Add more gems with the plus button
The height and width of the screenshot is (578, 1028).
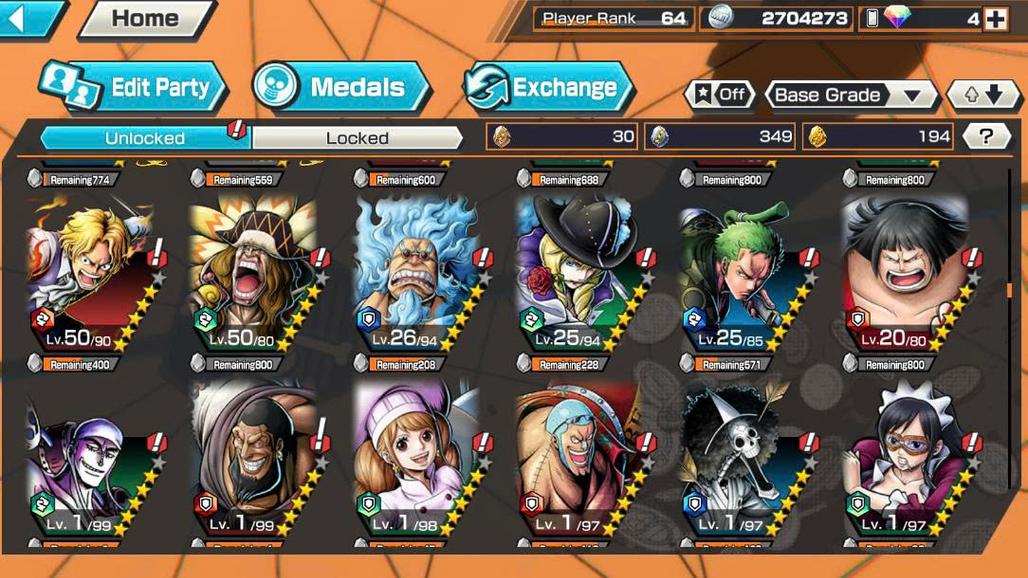click(994, 18)
